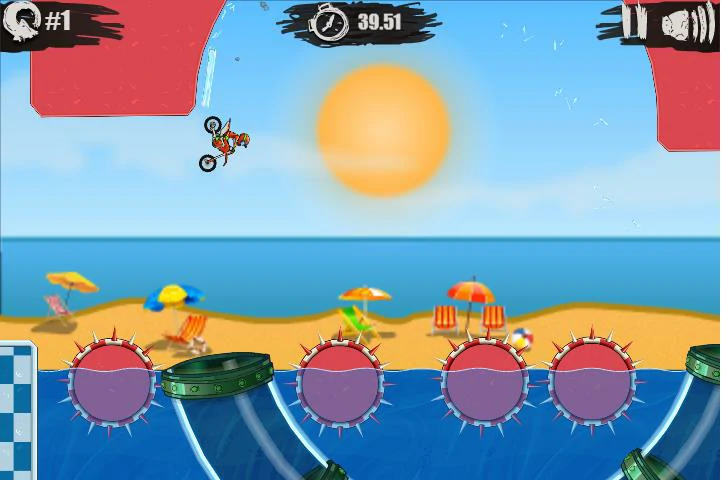
Task: Restart the level with the circular arrow
Action: tap(22, 20)
